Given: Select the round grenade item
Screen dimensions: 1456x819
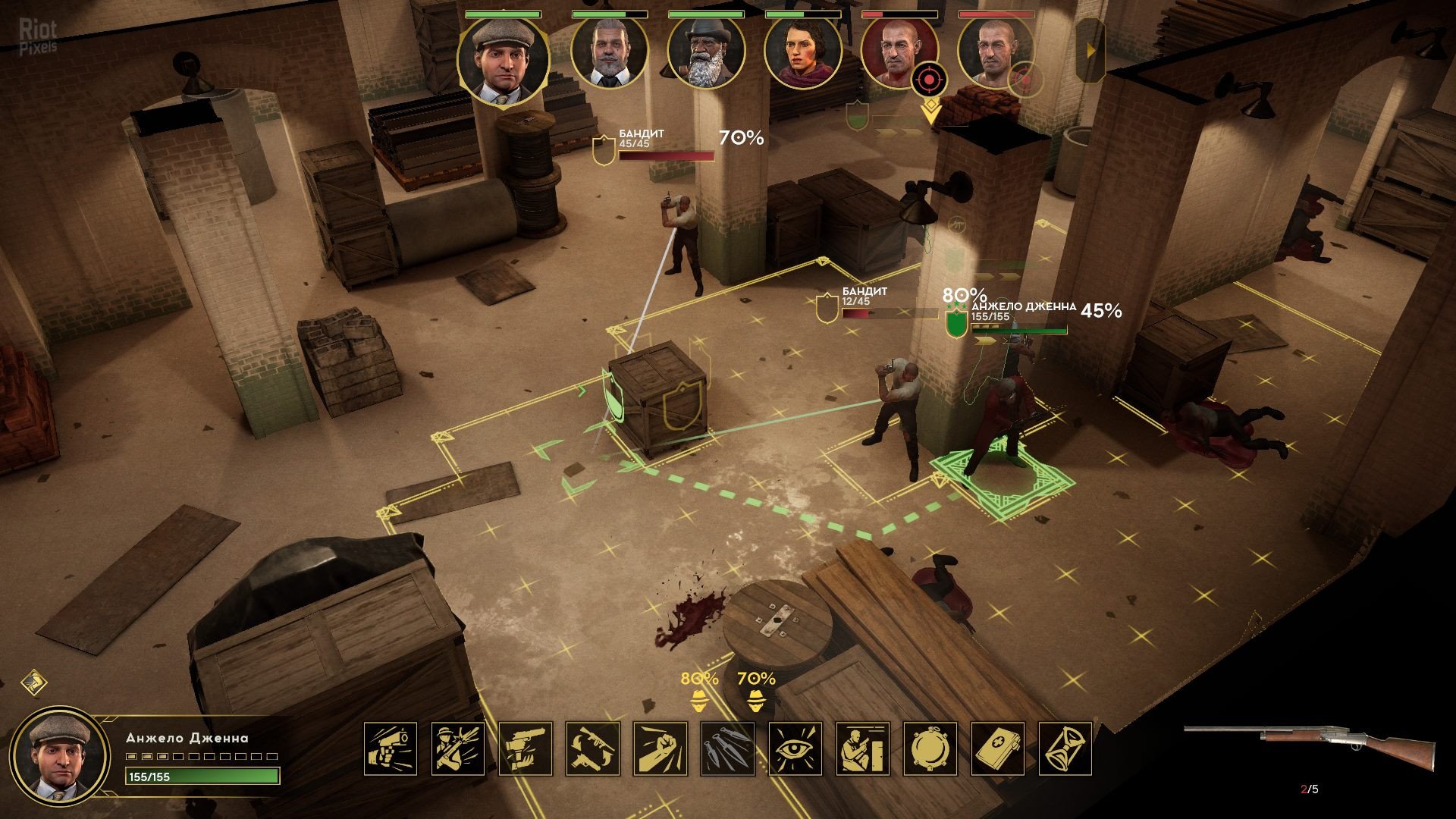Looking at the screenshot, I should tap(930, 748).
